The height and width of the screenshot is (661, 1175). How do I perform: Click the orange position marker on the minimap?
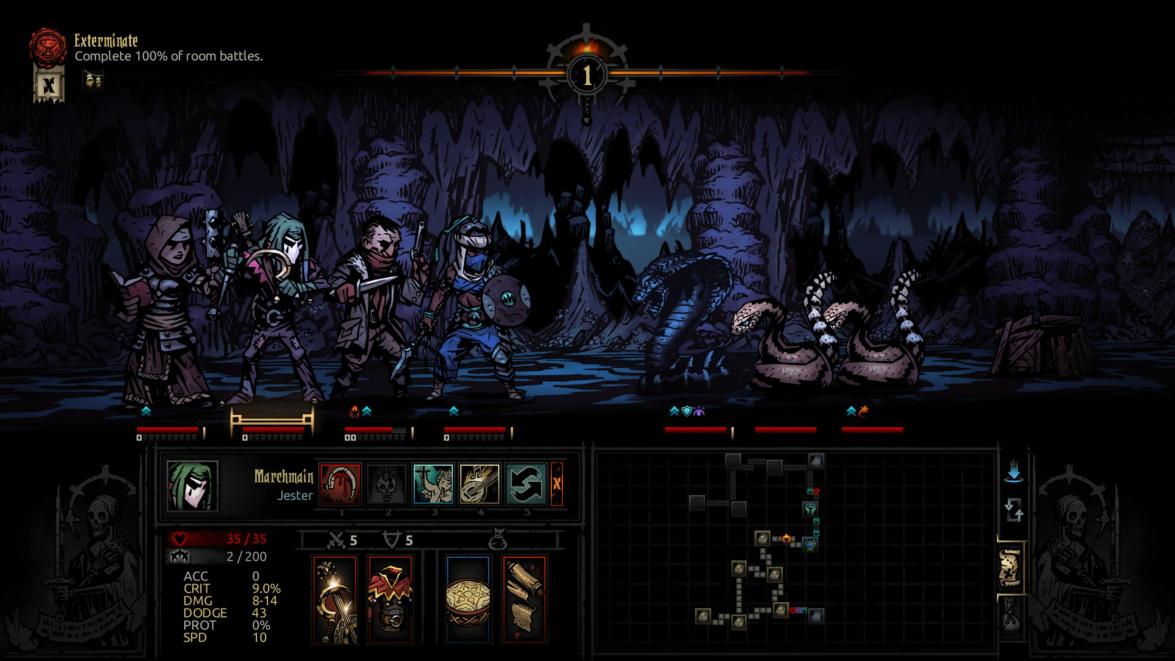(787, 540)
